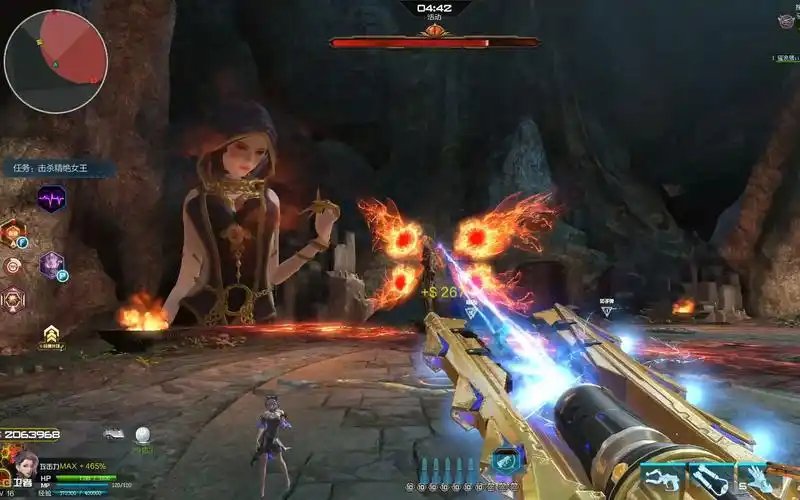Click the white orb item icon

point(144,434)
